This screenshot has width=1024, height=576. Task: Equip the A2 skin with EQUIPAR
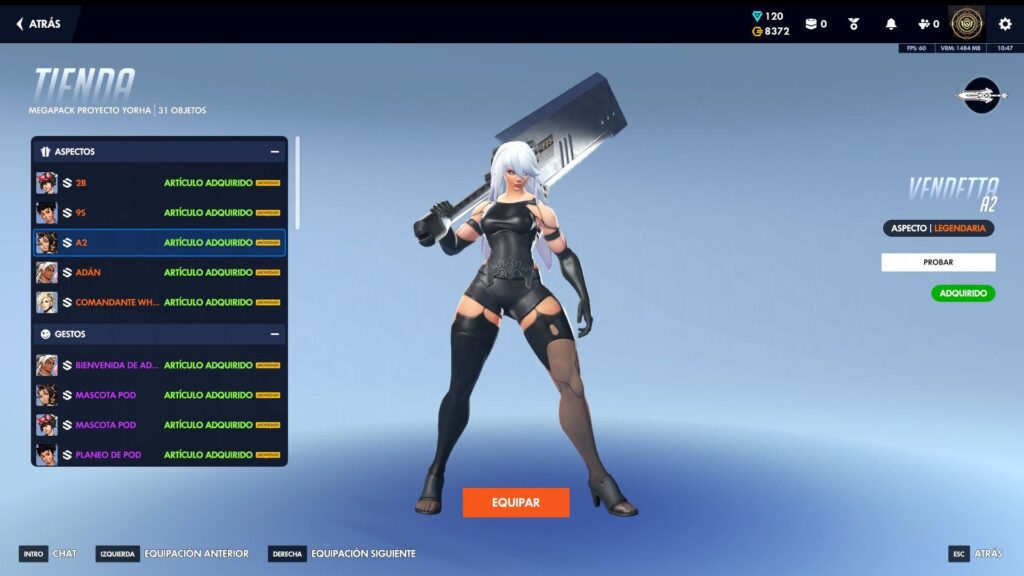click(515, 502)
